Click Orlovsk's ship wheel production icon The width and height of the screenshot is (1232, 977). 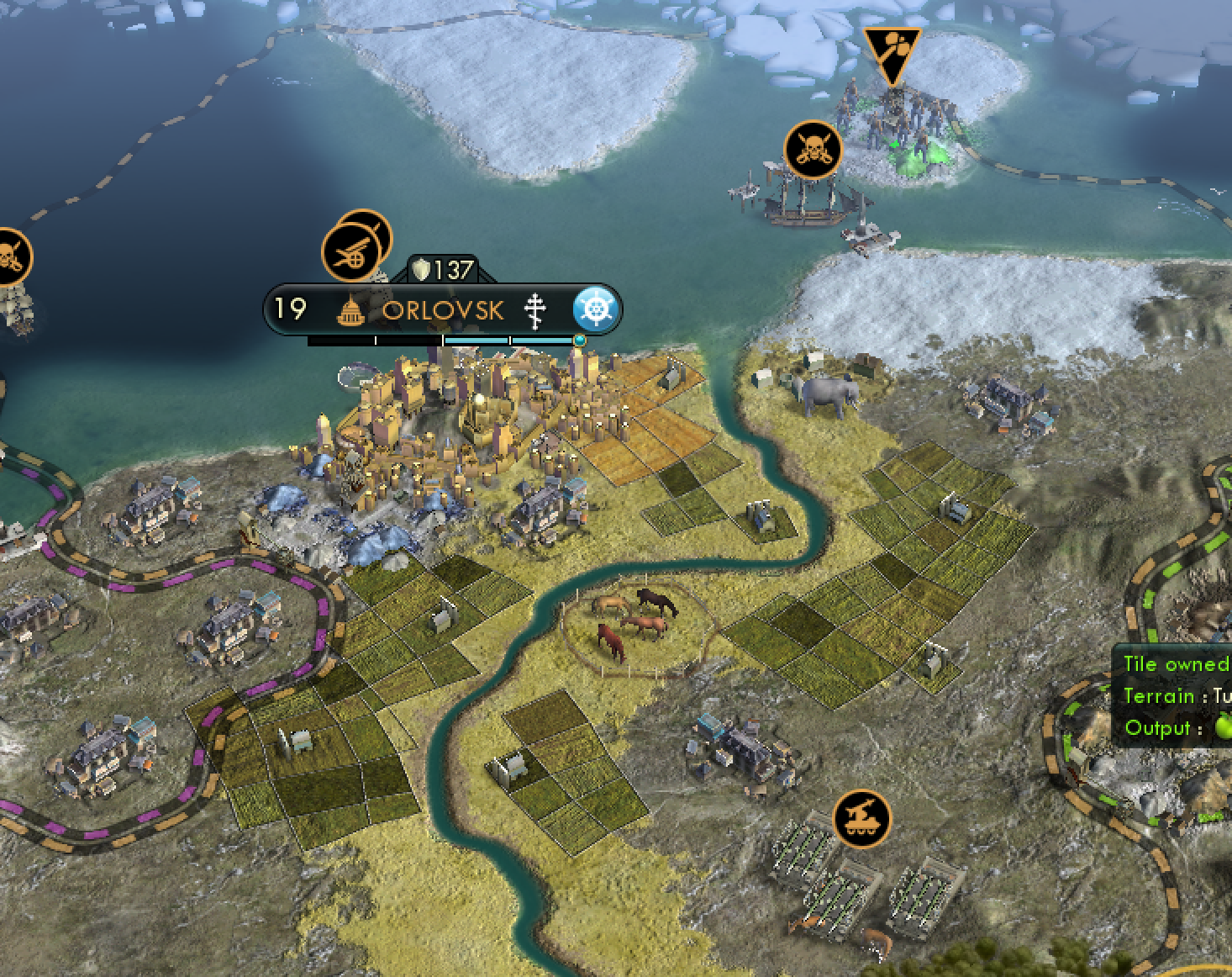(x=596, y=309)
